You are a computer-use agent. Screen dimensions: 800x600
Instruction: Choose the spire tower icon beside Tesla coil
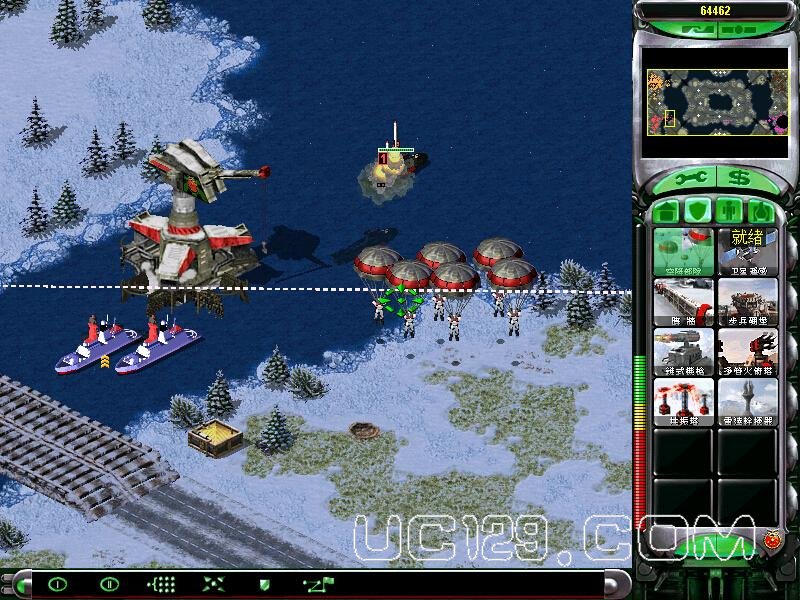(x=747, y=401)
